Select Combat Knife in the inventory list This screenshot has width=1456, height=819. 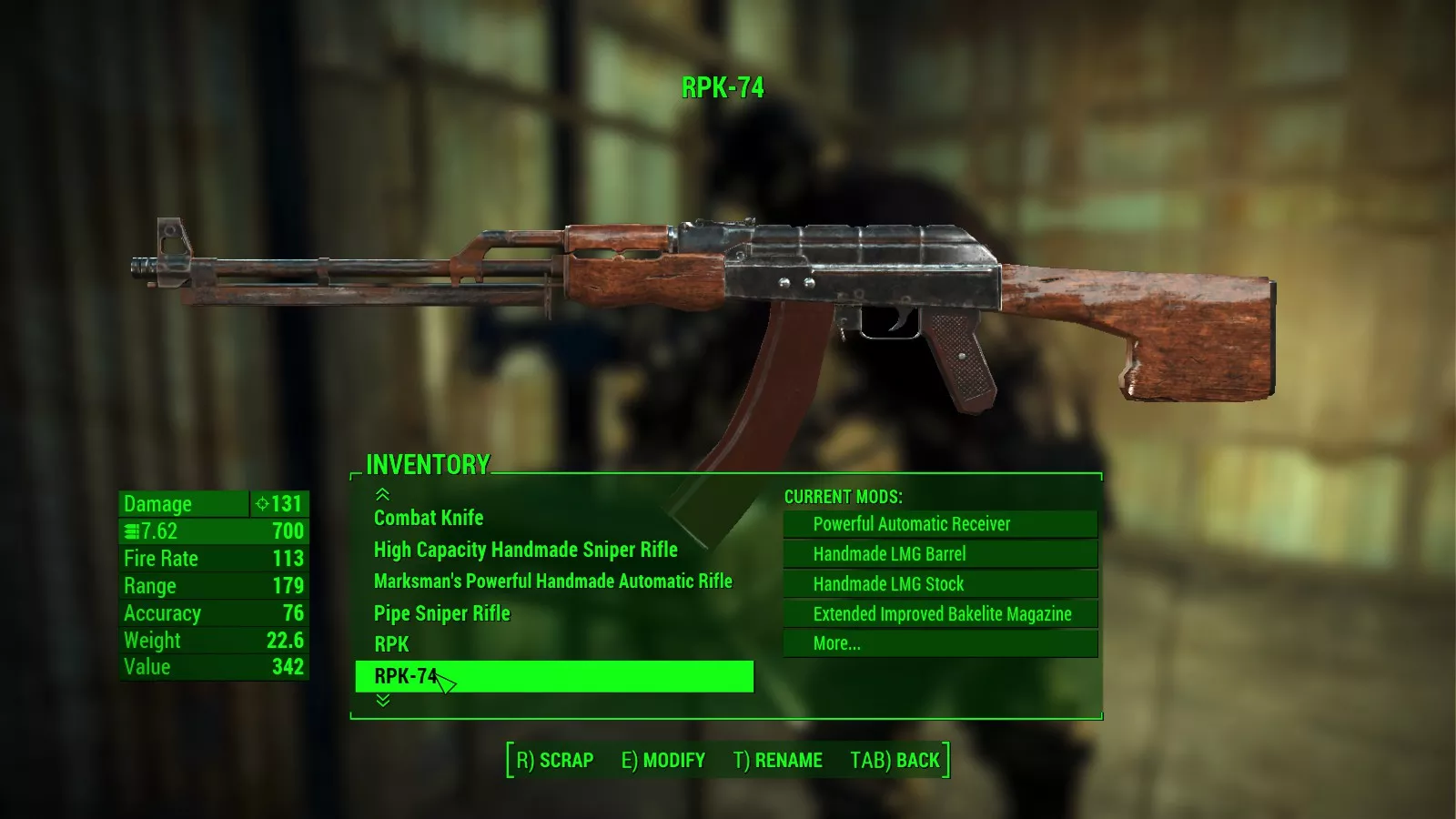(429, 518)
